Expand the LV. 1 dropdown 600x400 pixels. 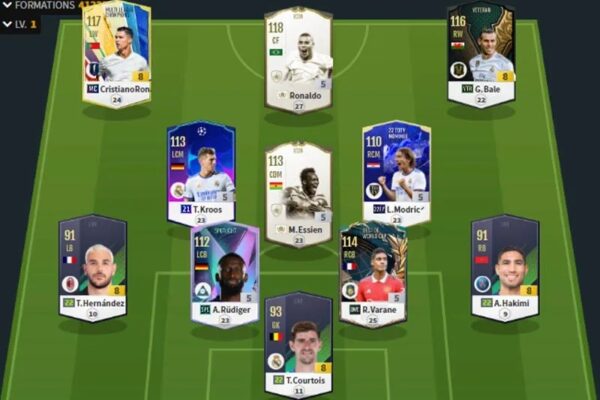pyautogui.click(x=21, y=23)
